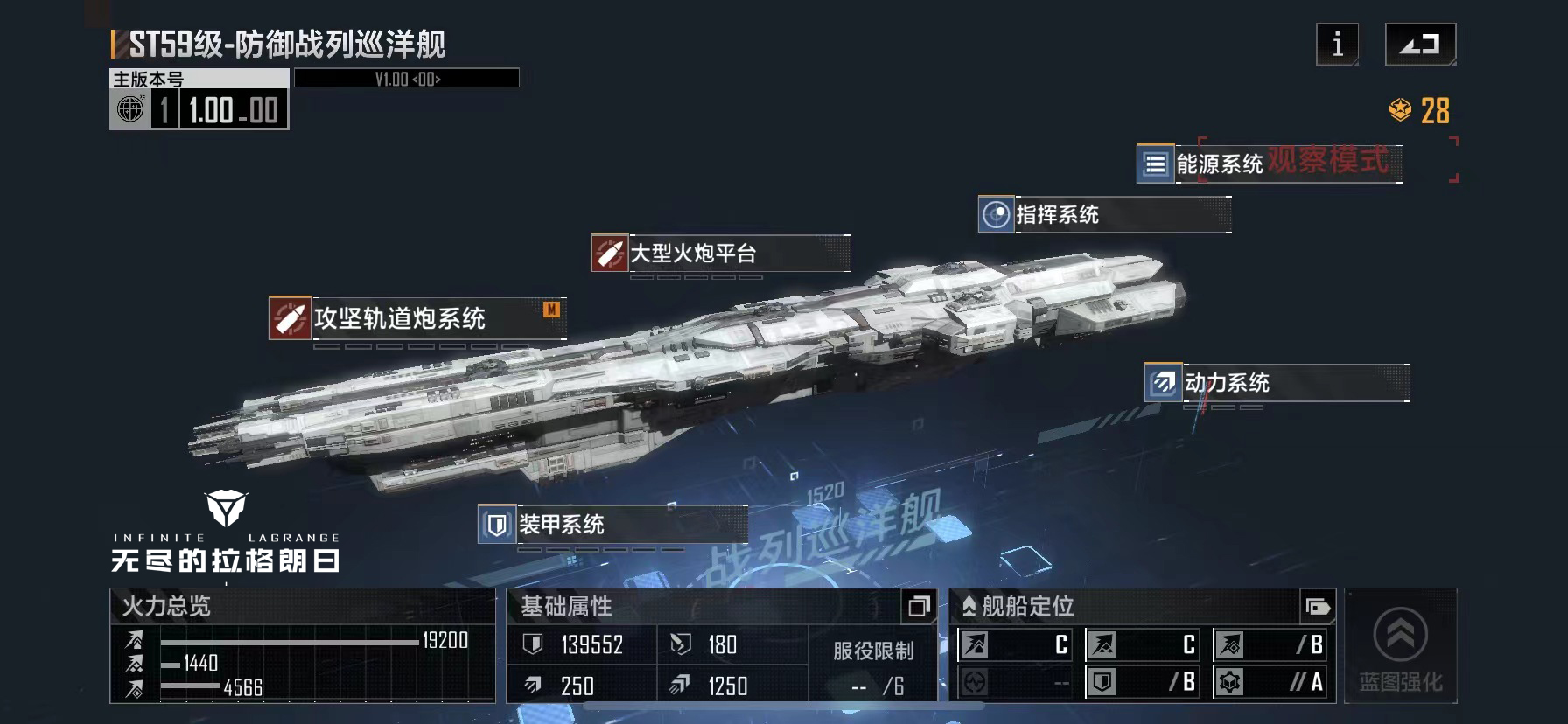Viewport: 1568px width, 724px height.
Task: Expand the 基础属性 panel details
Action: coord(919,606)
